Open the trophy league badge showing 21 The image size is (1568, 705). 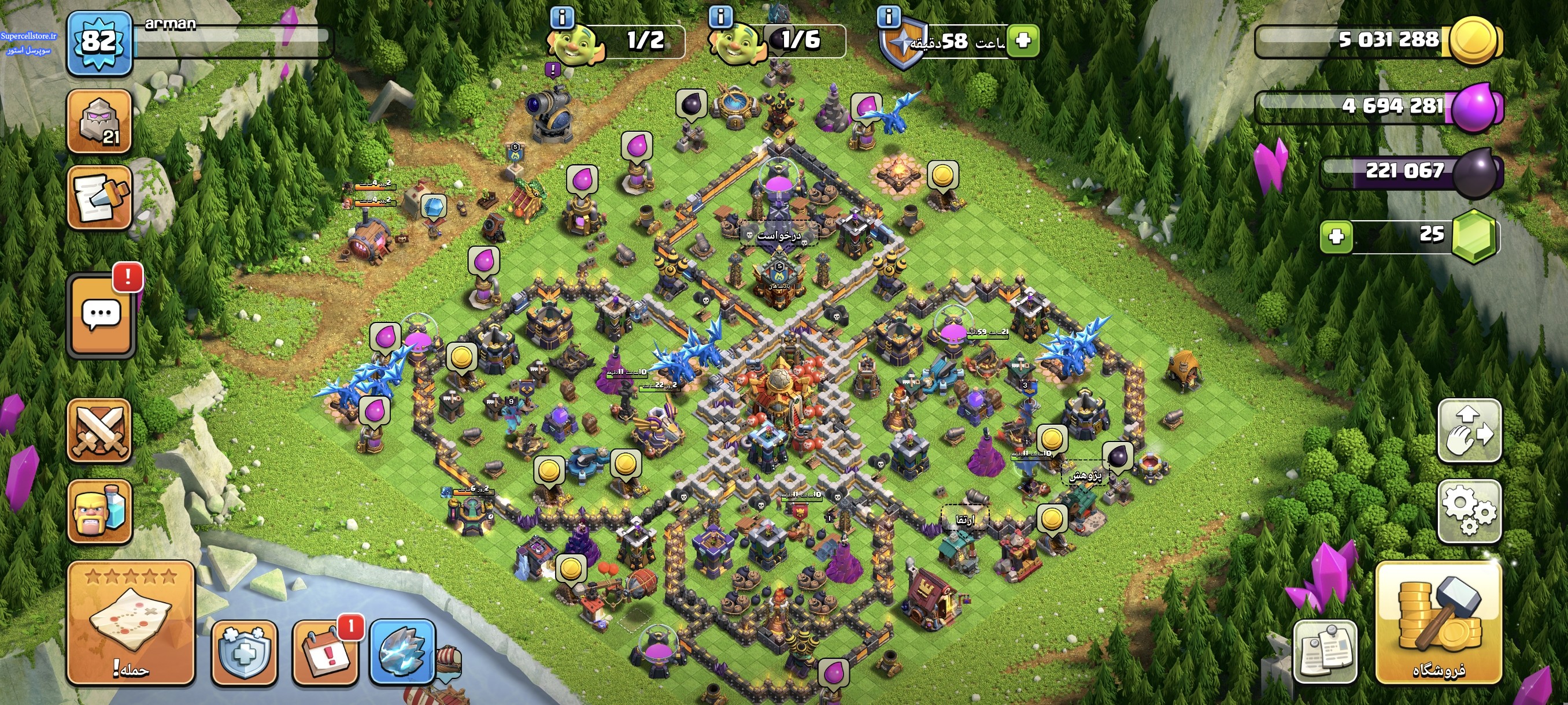coord(99,121)
